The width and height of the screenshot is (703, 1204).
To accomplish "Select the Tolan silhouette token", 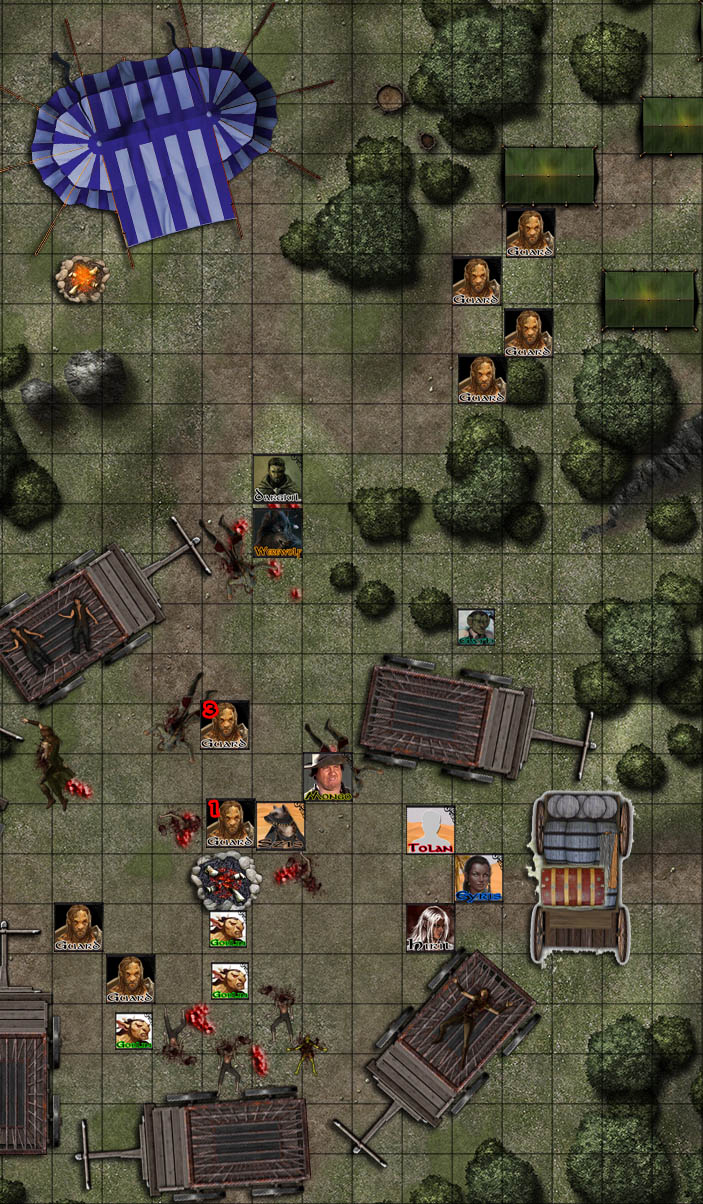I will [x=431, y=830].
